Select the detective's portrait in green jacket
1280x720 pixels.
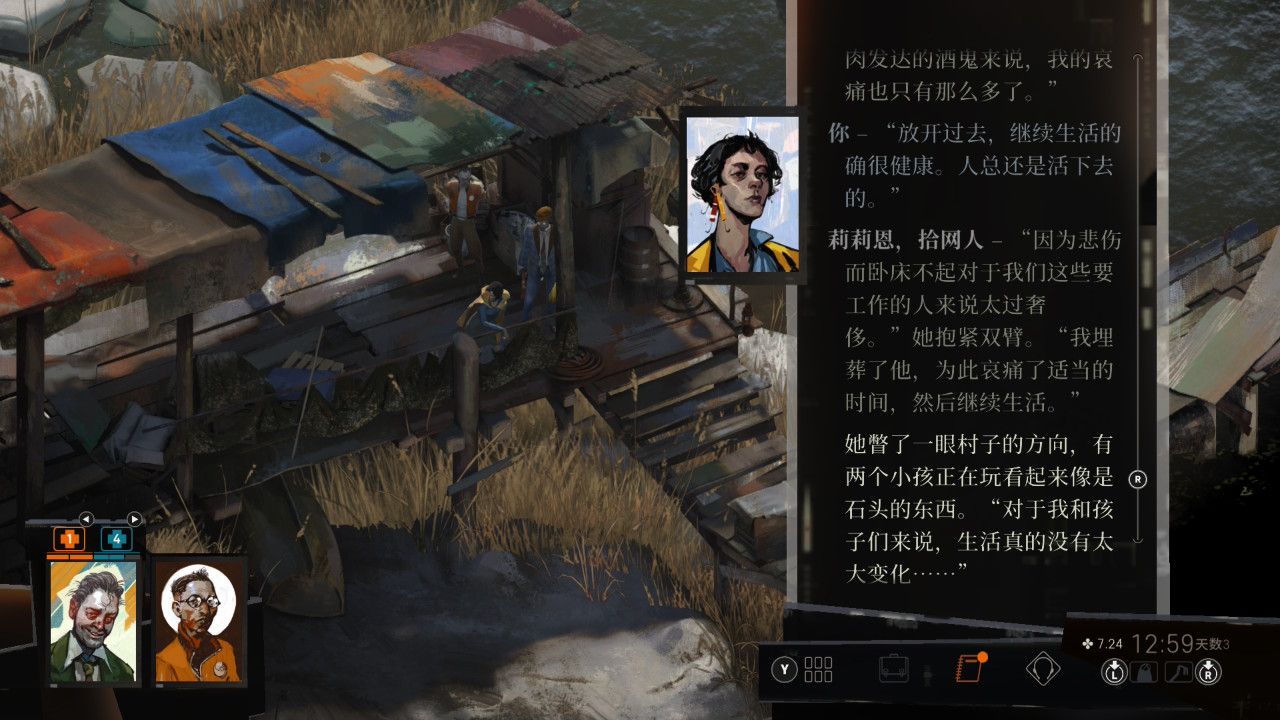[94, 621]
